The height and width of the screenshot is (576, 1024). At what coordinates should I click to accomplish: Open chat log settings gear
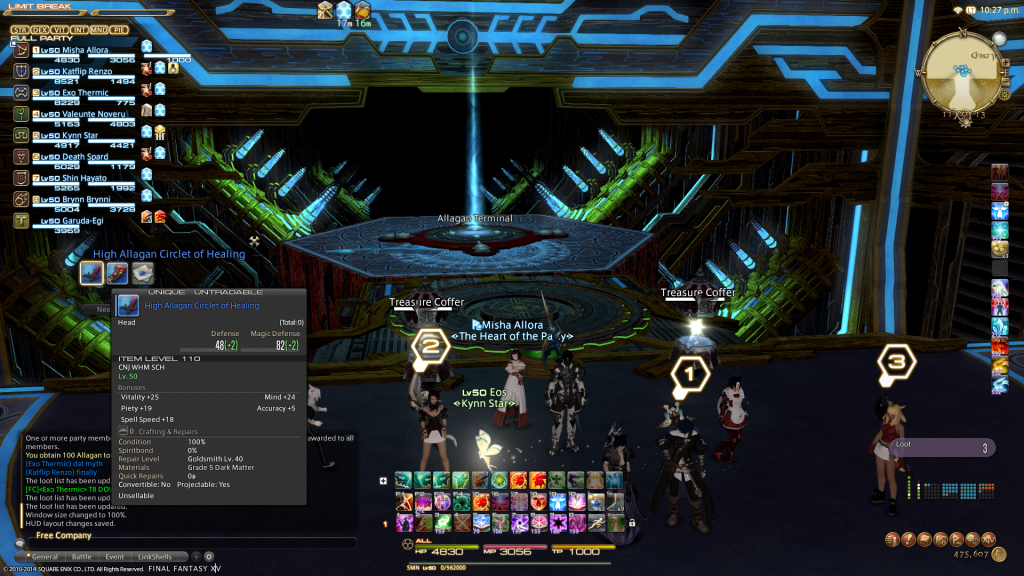pyautogui.click(x=209, y=557)
